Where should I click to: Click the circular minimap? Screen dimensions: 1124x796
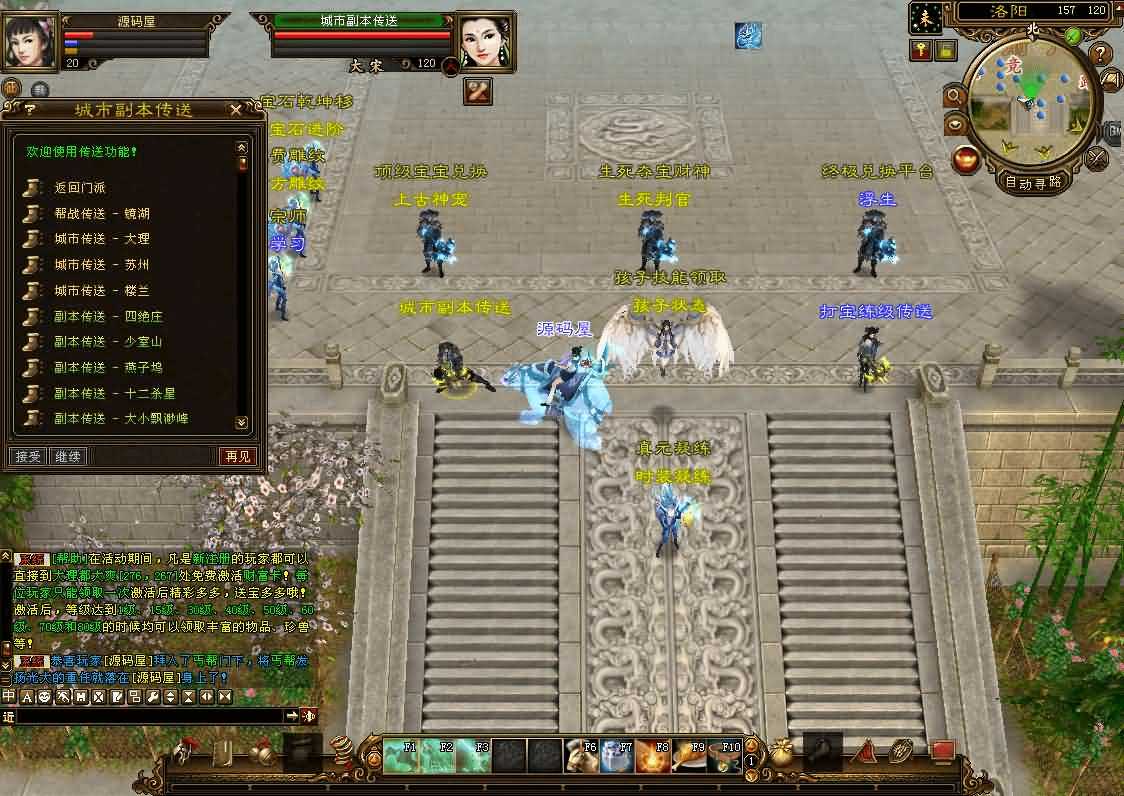1029,100
